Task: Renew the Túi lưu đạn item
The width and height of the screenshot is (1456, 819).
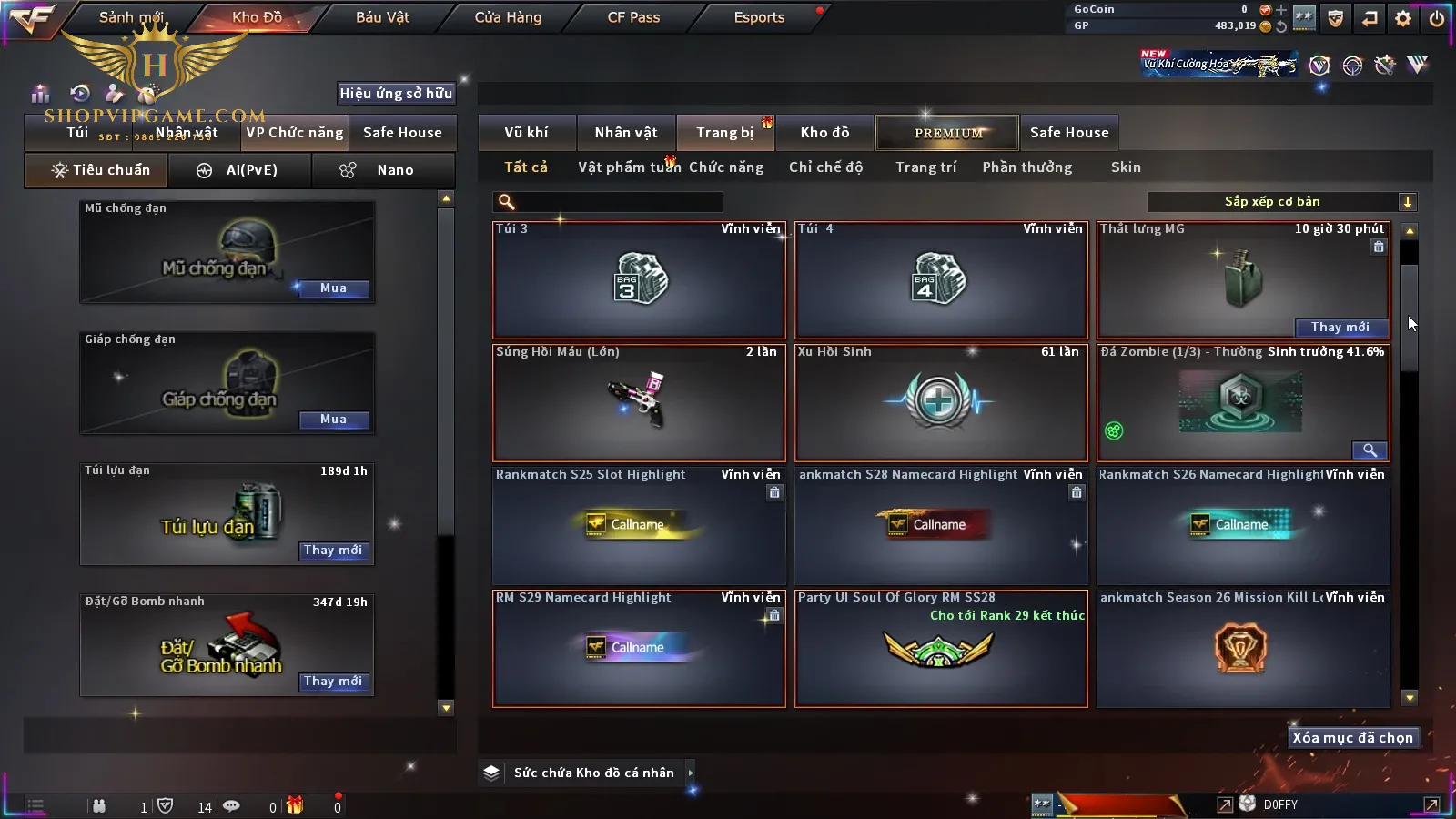Action: 333,551
